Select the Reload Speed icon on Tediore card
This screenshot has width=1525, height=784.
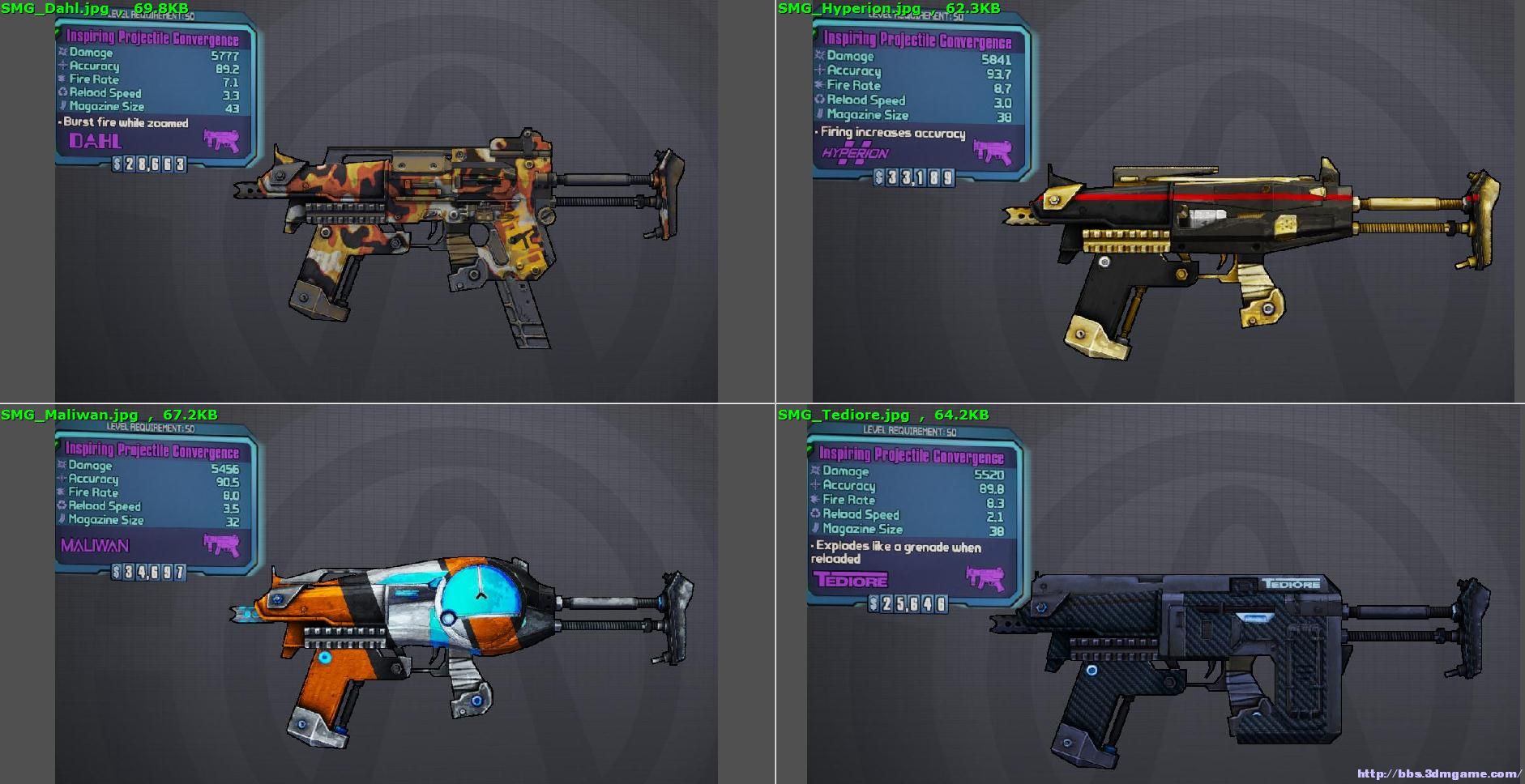pos(815,515)
